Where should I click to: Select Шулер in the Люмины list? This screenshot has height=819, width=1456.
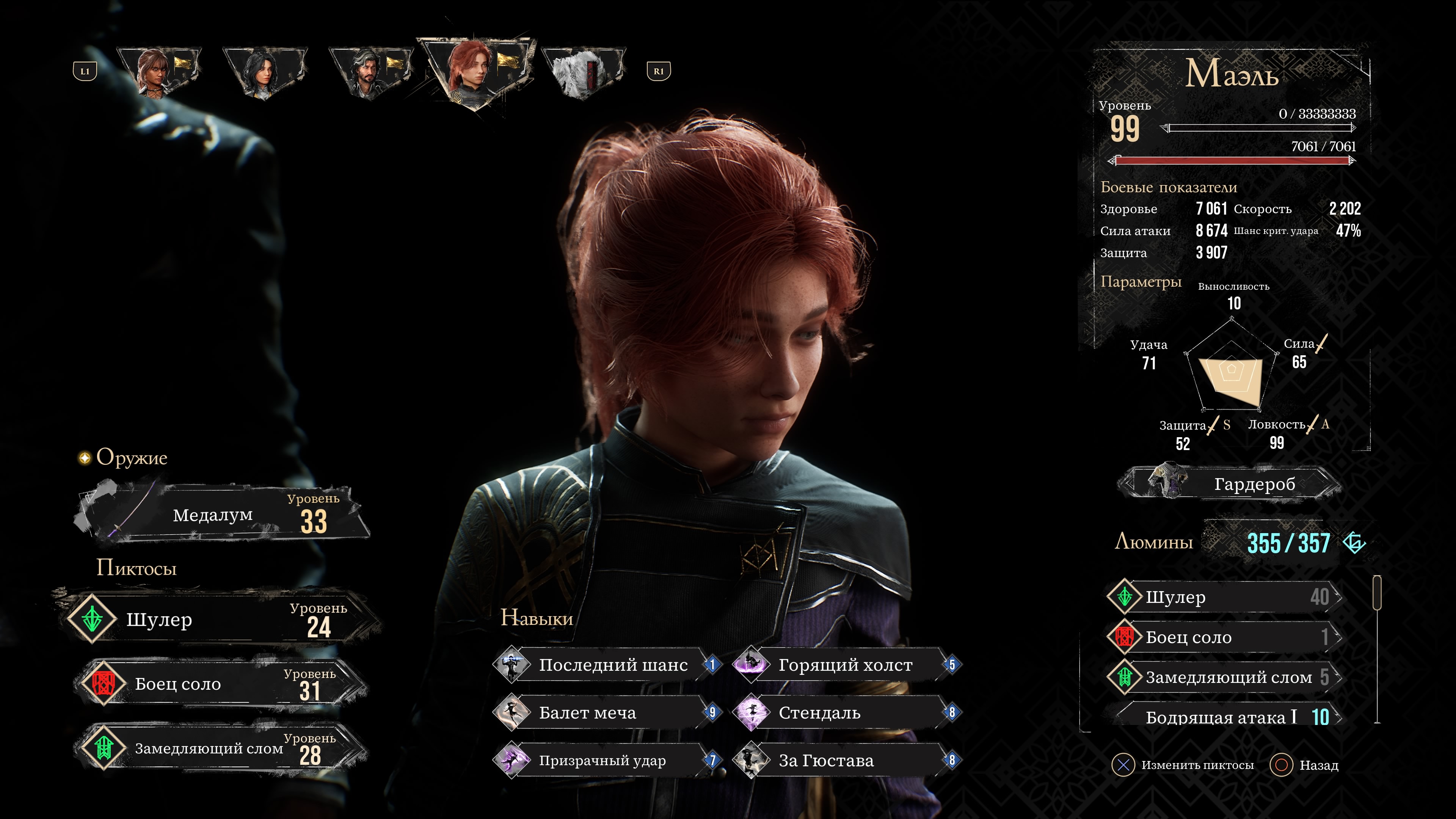pyautogui.click(x=1224, y=597)
